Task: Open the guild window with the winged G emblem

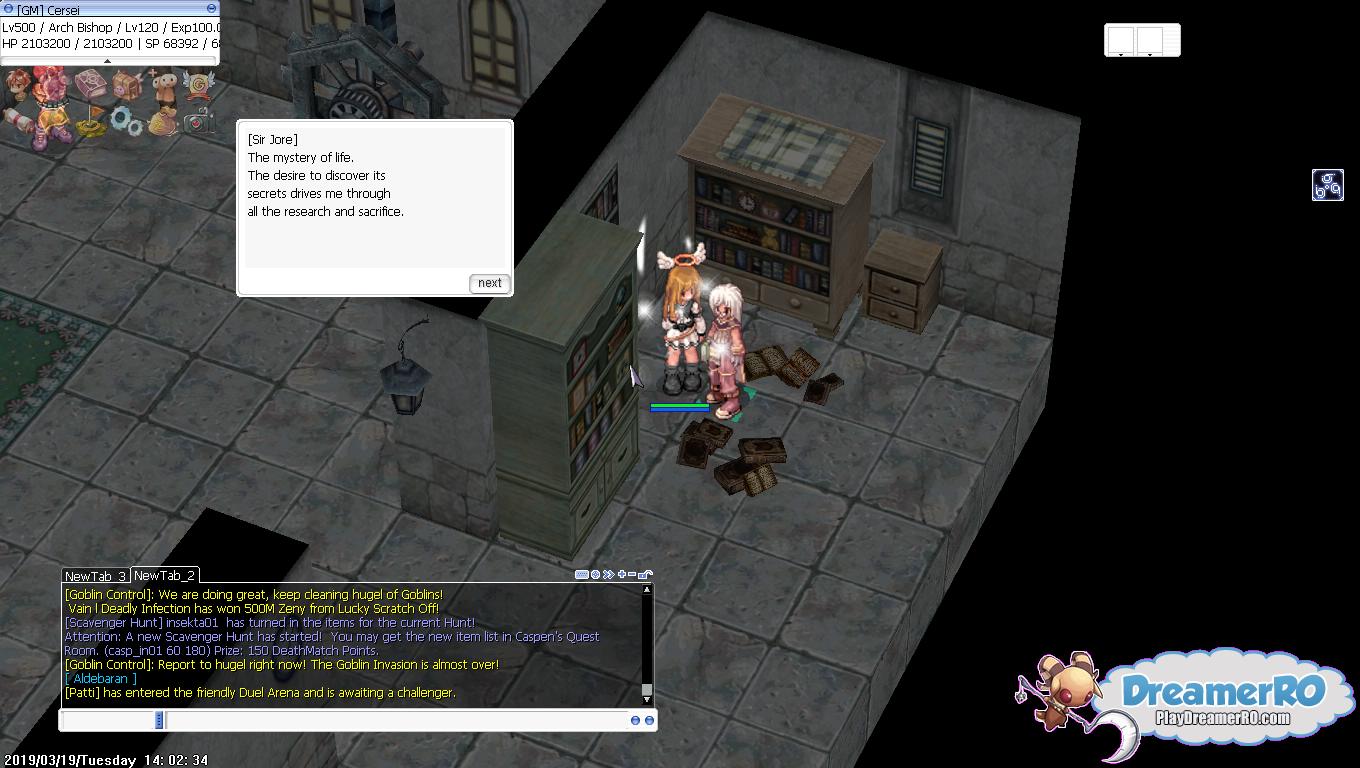Action: 198,85
